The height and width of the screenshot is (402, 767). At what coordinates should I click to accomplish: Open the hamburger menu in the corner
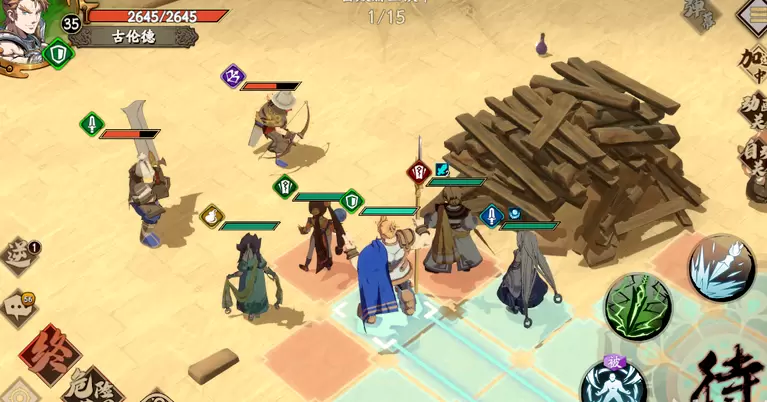[754, 14]
